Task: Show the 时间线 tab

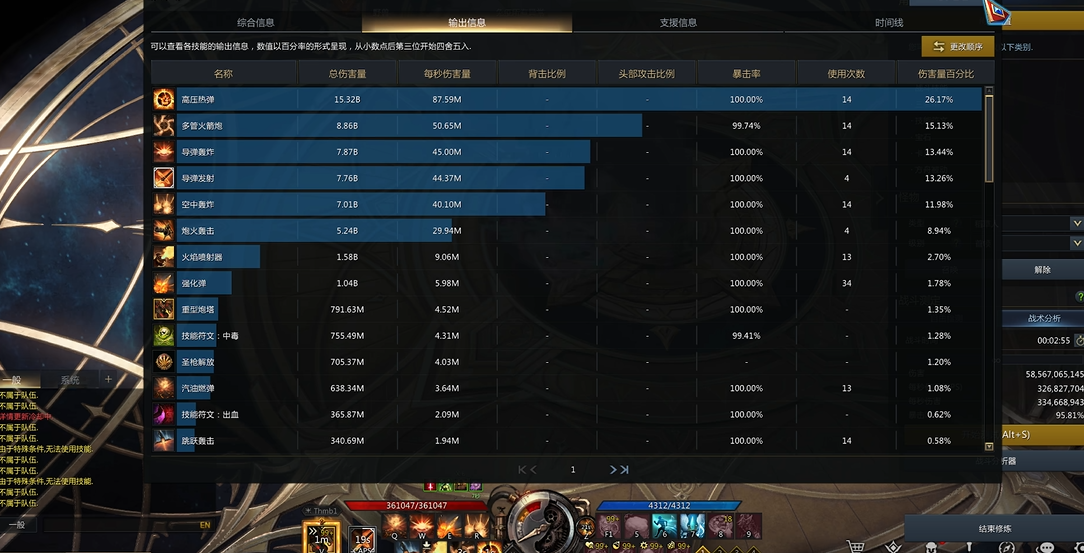Action: (x=889, y=22)
